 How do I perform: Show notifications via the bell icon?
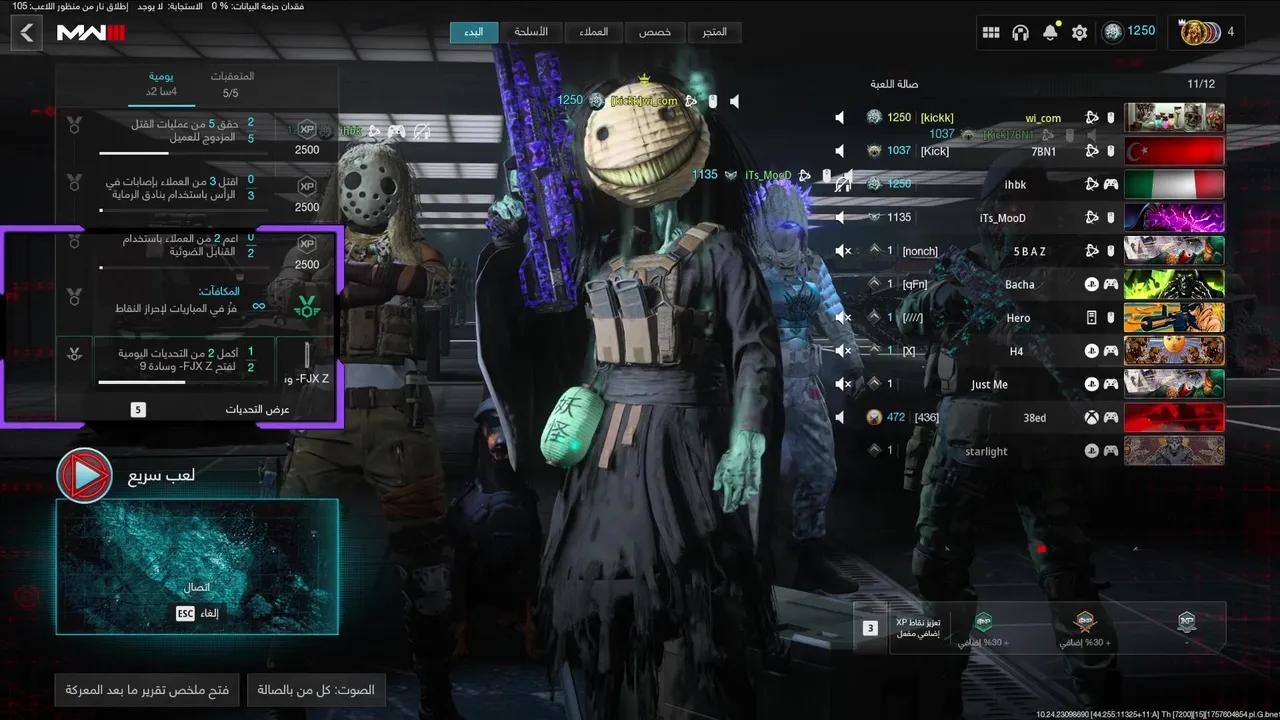click(1050, 33)
